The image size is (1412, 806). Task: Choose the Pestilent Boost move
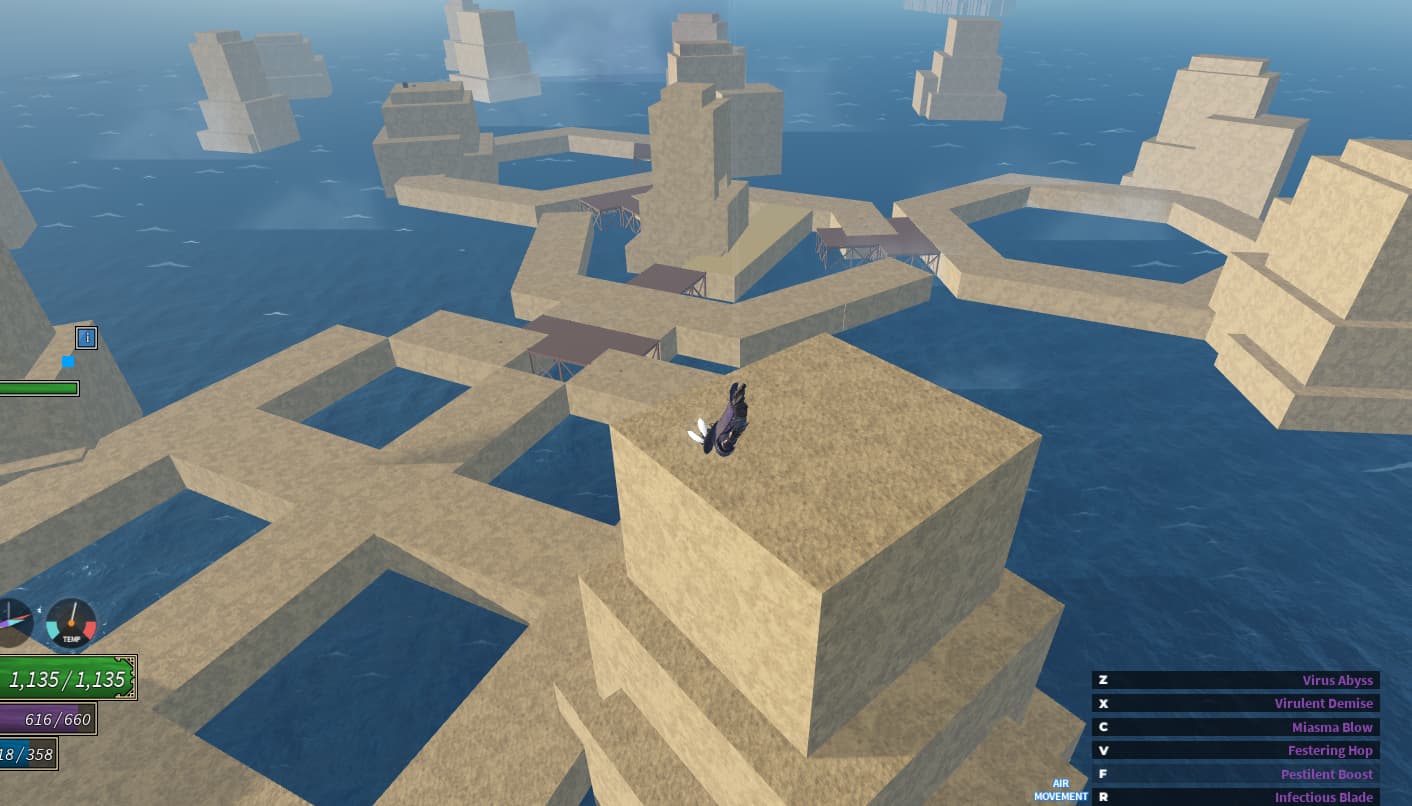click(1236, 774)
